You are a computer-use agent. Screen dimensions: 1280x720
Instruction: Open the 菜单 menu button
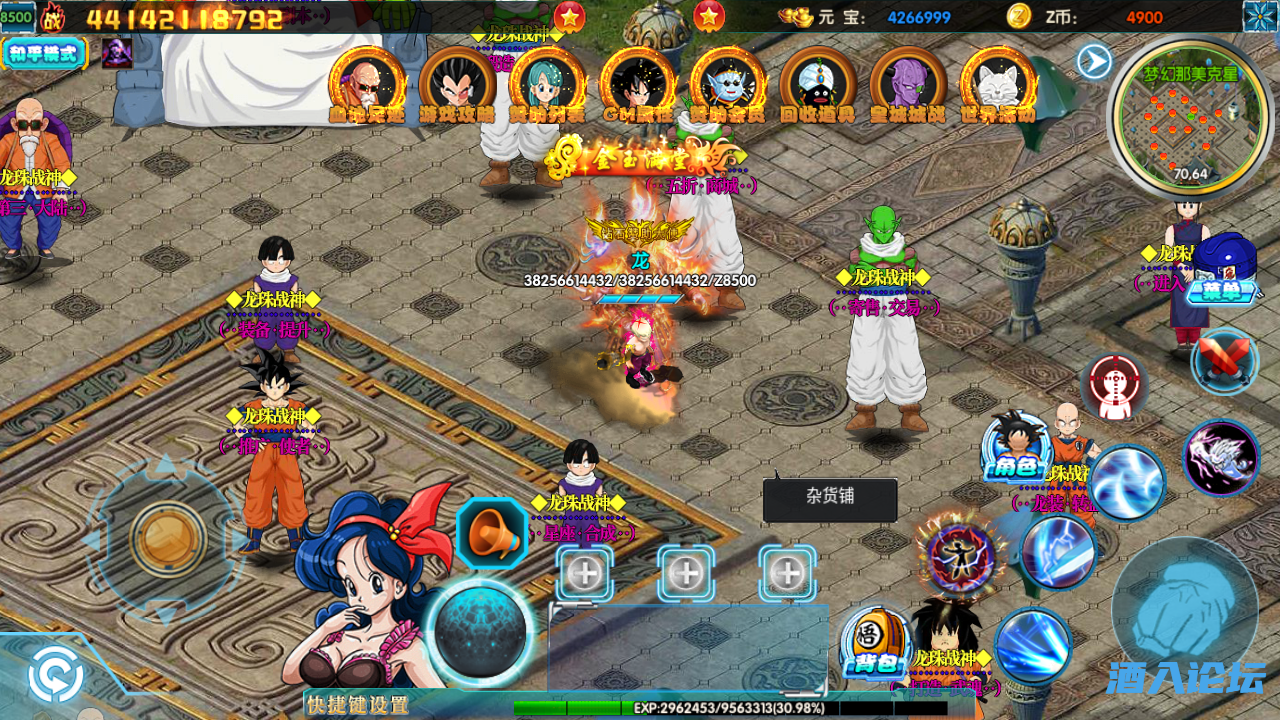[x=1224, y=272]
